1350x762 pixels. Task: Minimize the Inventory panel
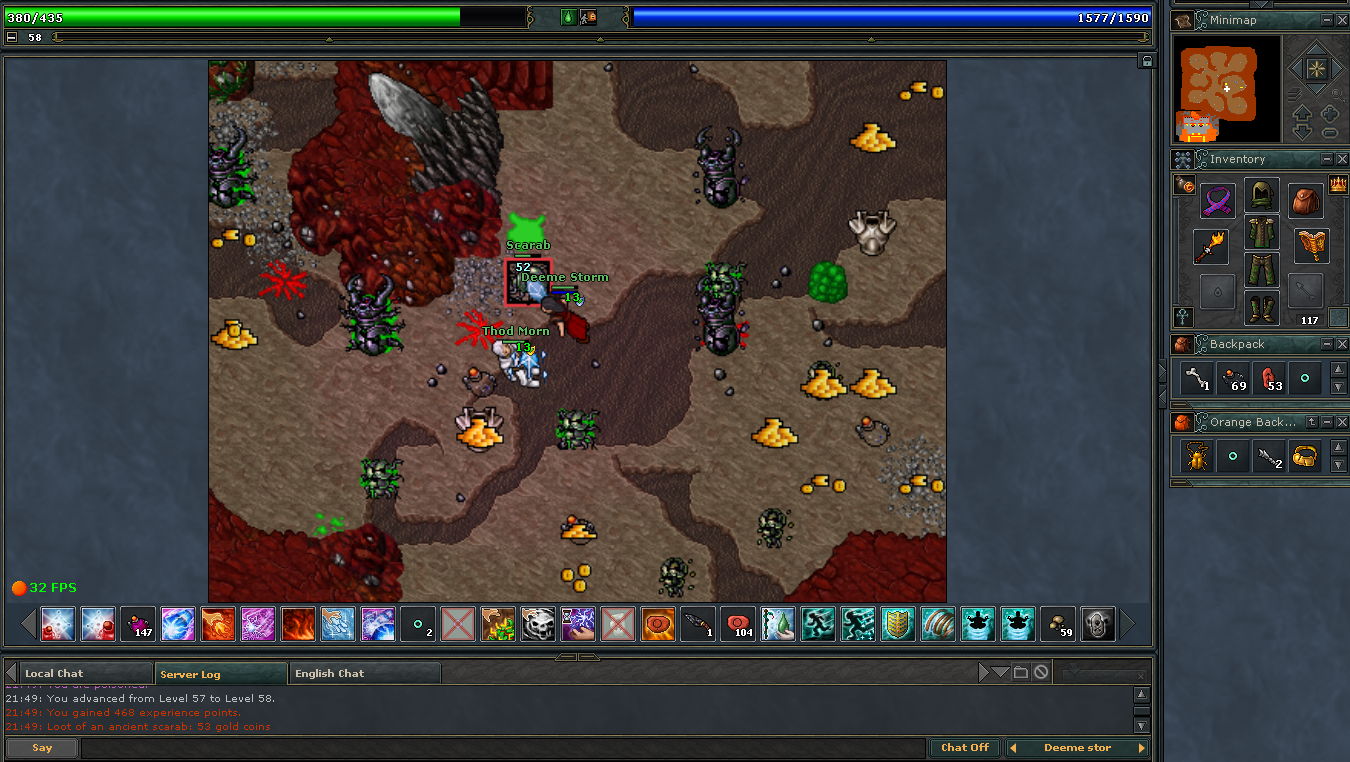pyautogui.click(x=1326, y=159)
